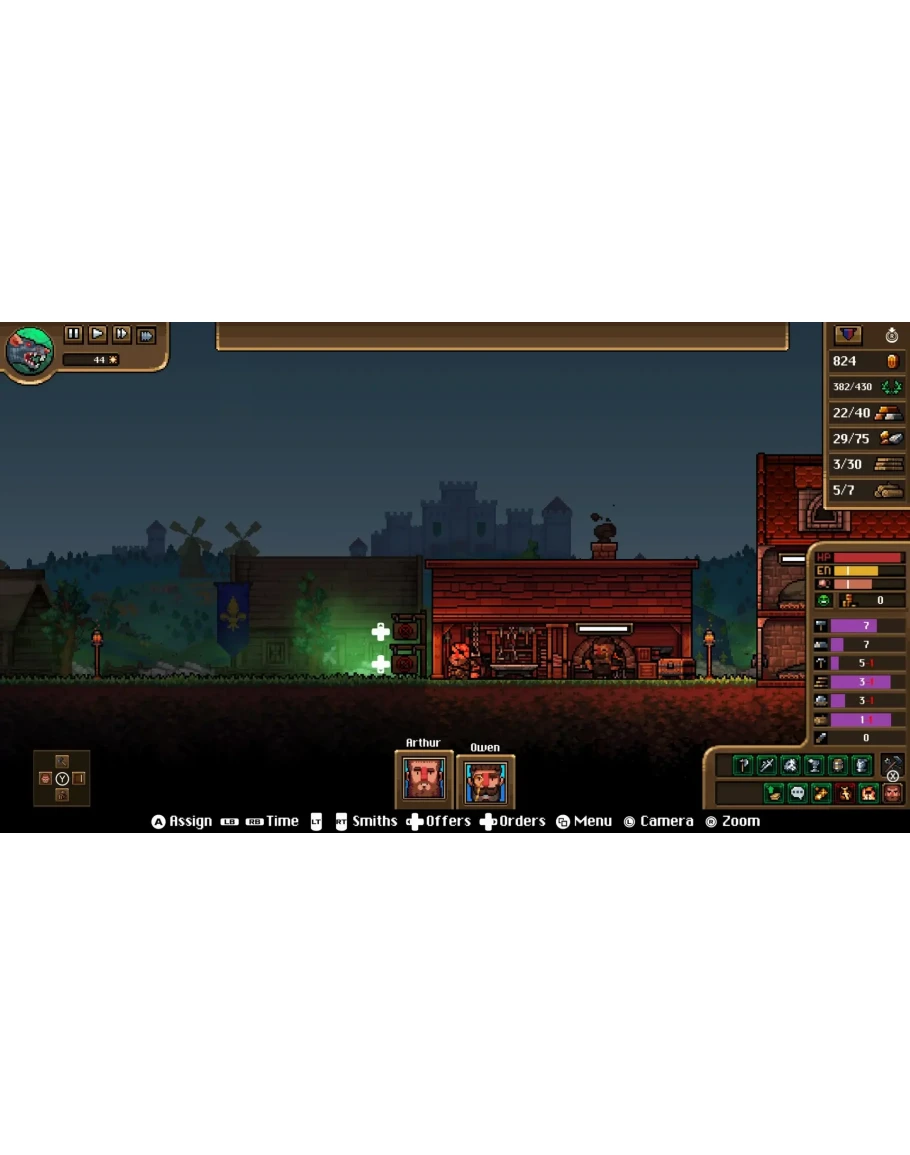Viewport: 910px width, 1155px height.
Task: Set time to double fast-forward speed
Action: click(x=121, y=335)
